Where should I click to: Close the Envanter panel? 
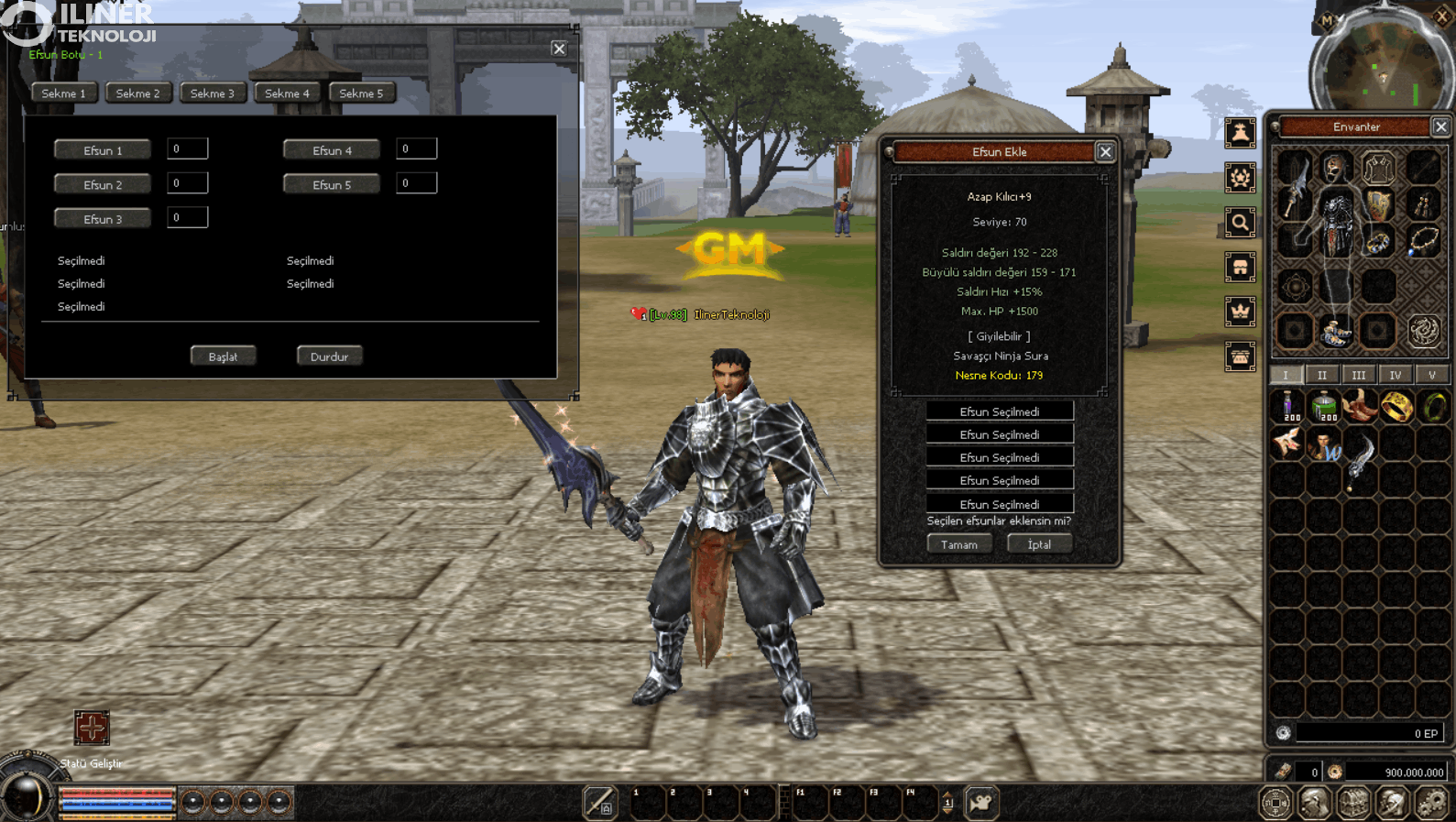pos(1440,127)
